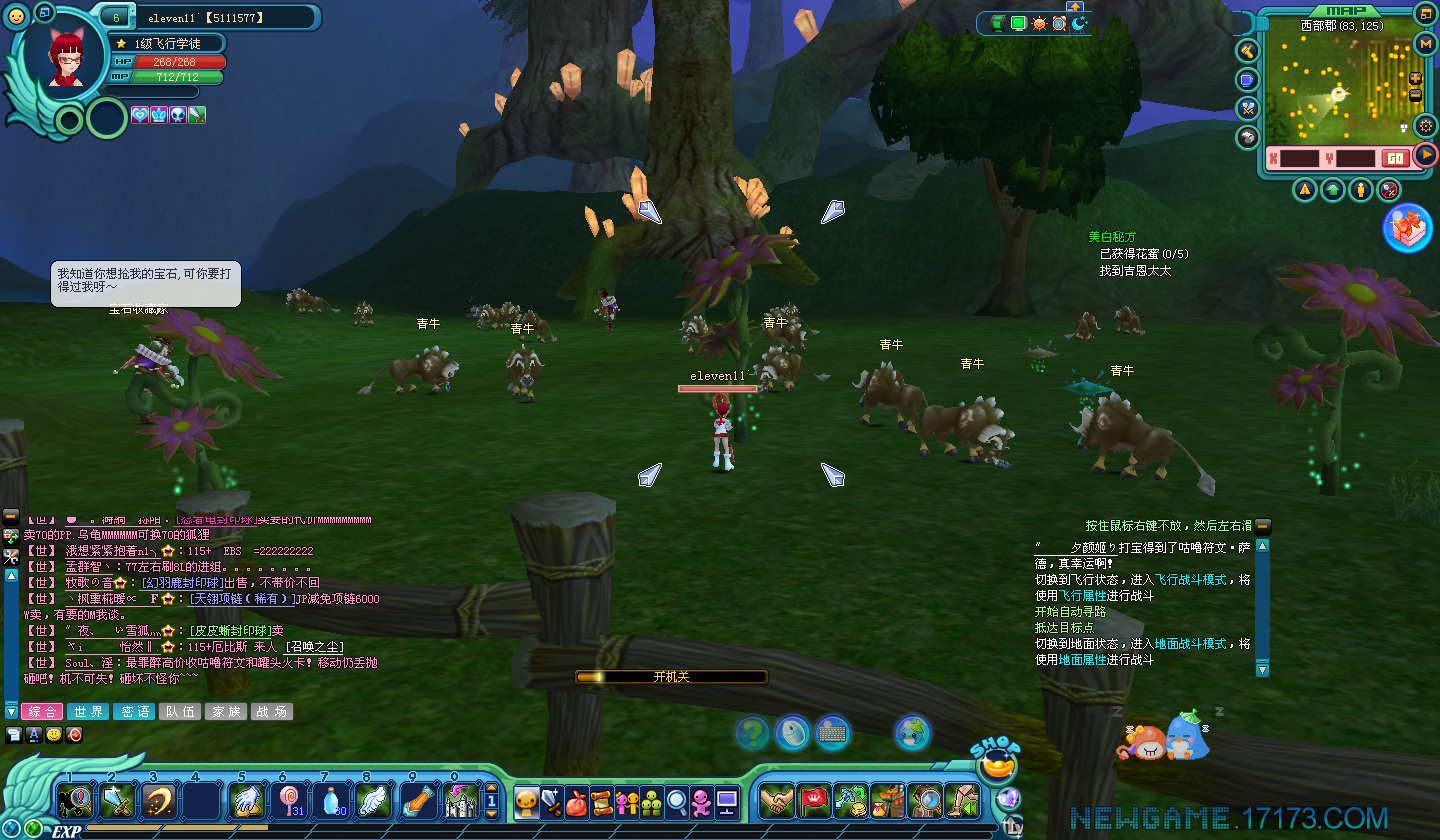Click the X coordinate input field
This screenshot has width=1440, height=840.
[x=1299, y=158]
